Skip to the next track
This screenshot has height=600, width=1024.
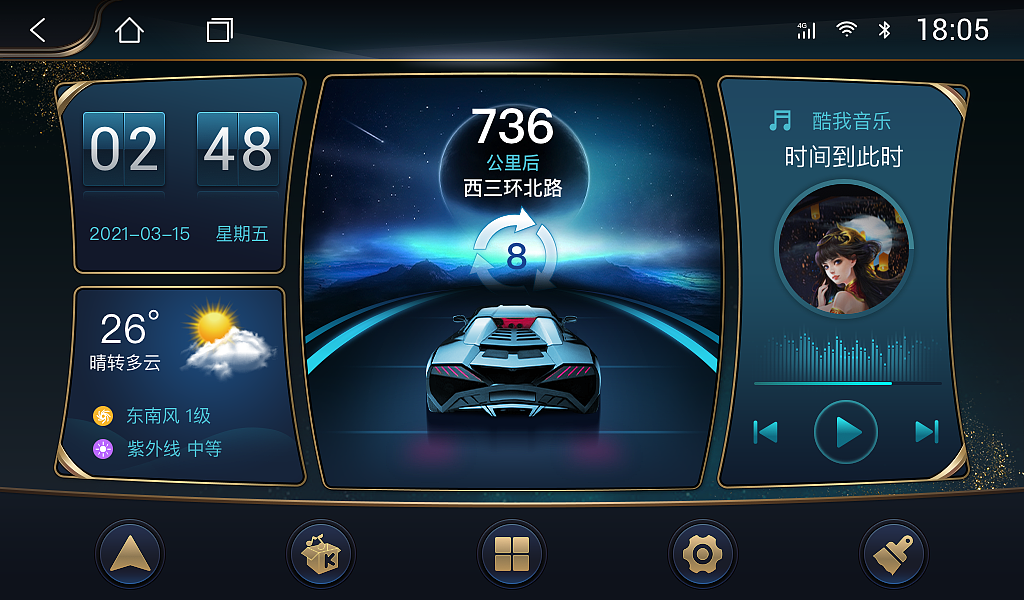[x=927, y=432]
